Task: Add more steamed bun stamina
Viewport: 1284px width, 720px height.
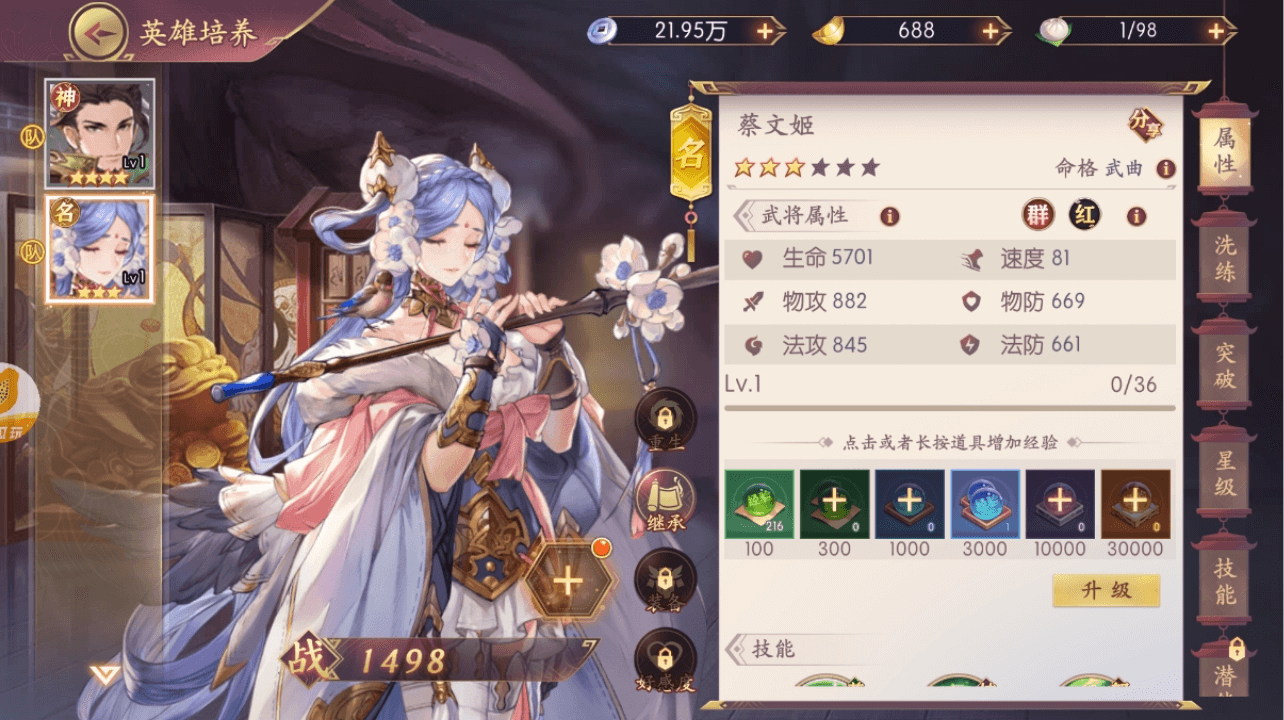Action: click(1215, 31)
